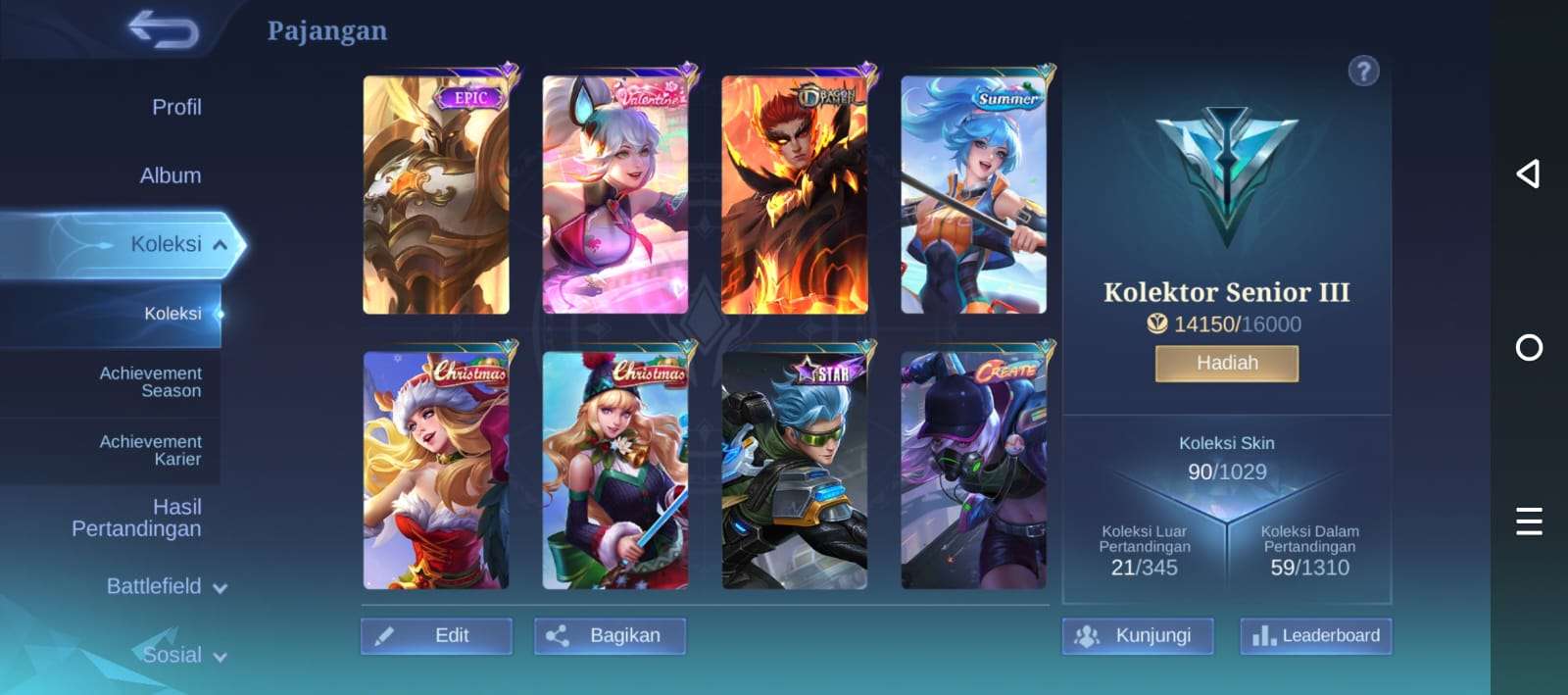Select the Koleksi sub-tab
The image size is (1568, 695).
click(x=172, y=314)
